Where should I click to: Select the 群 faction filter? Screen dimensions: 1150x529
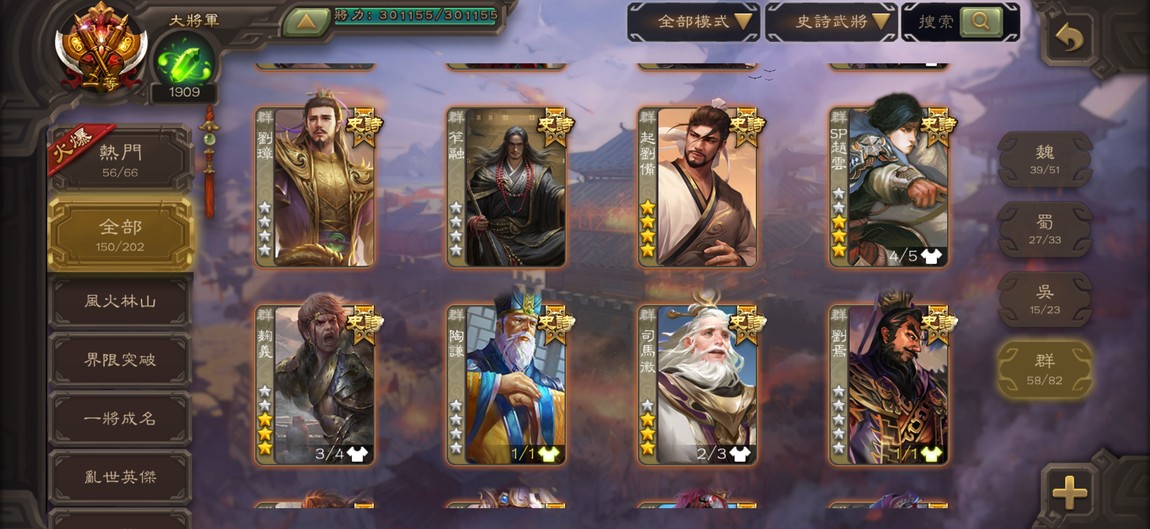click(x=1044, y=368)
